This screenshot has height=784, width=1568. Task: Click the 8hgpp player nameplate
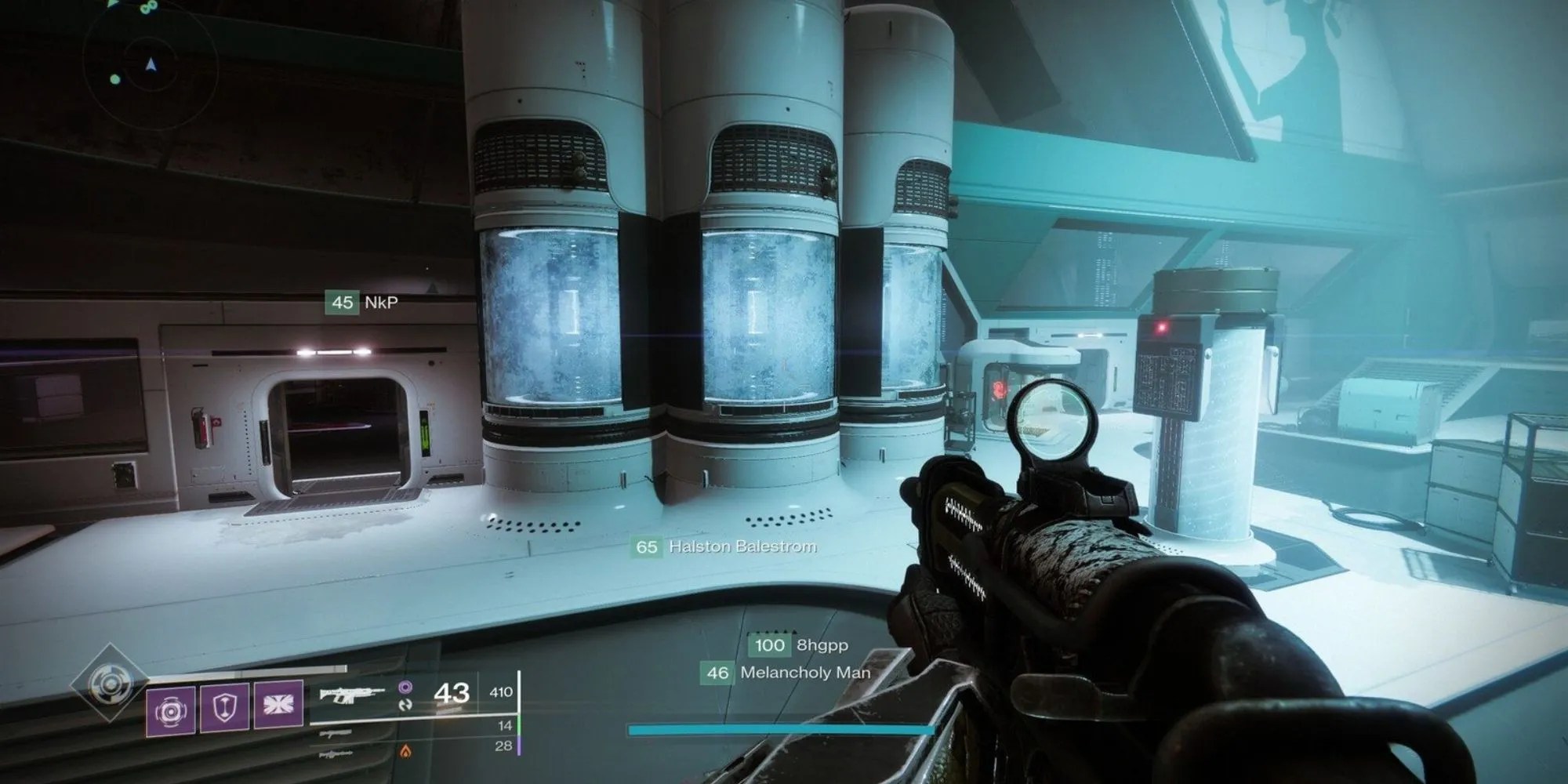point(799,645)
